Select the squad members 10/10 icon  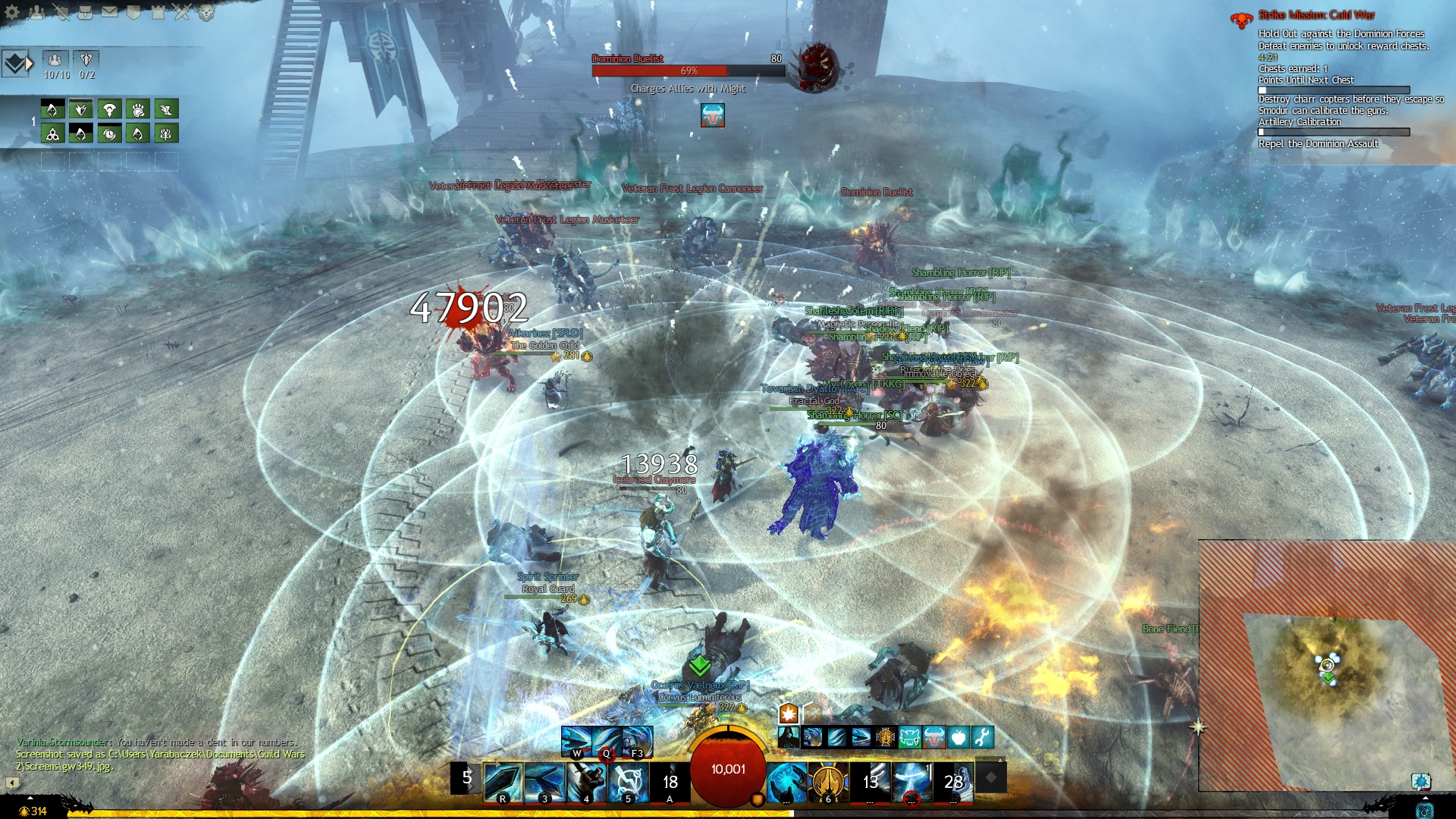[x=55, y=59]
